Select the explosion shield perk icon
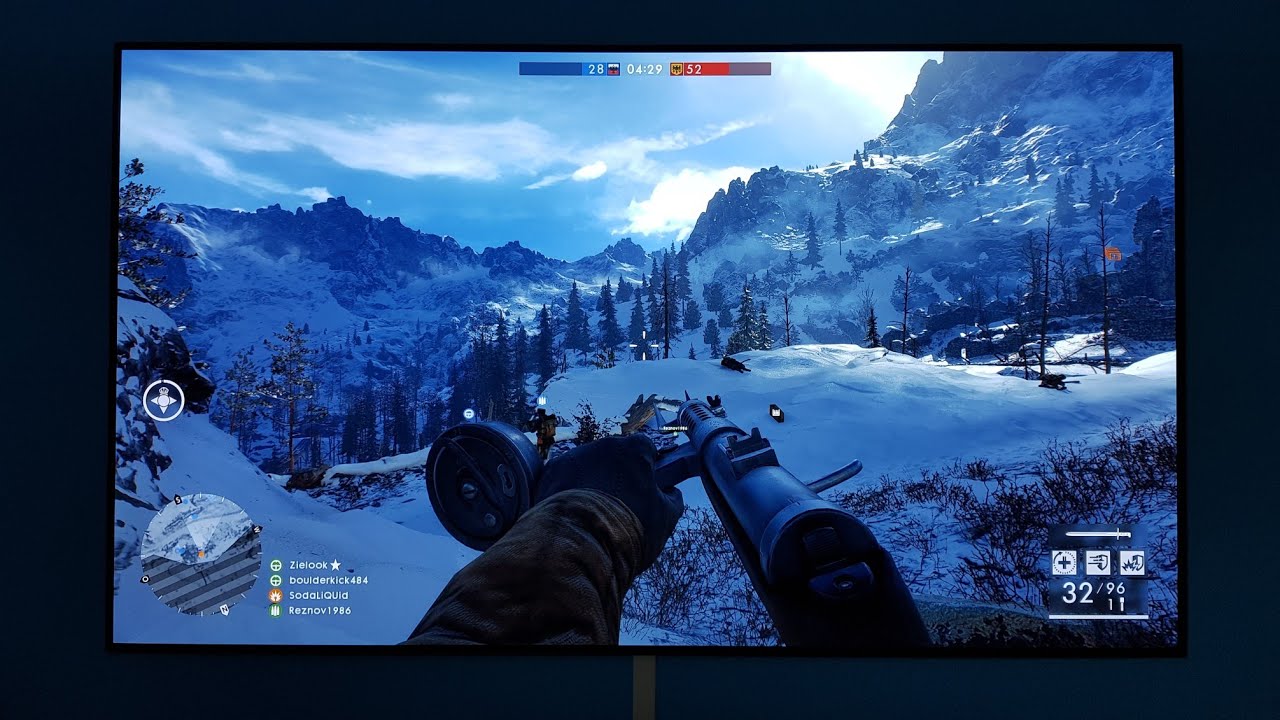Image resolution: width=1280 pixels, height=720 pixels. 1132,563
